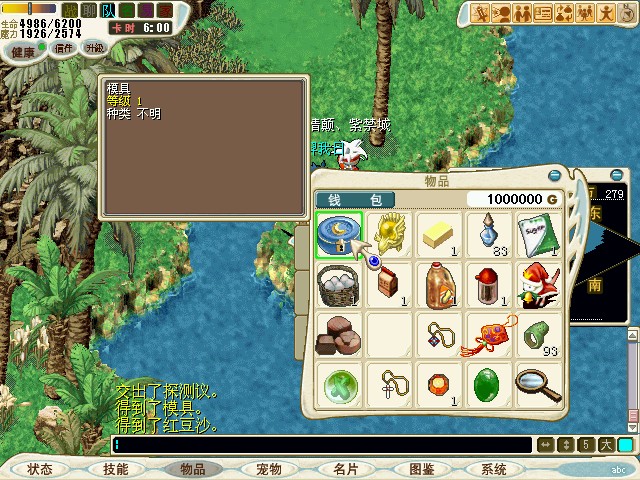Select the chocolate pieces item
Image resolution: width=640 pixels, height=480 pixels.
coord(338,335)
